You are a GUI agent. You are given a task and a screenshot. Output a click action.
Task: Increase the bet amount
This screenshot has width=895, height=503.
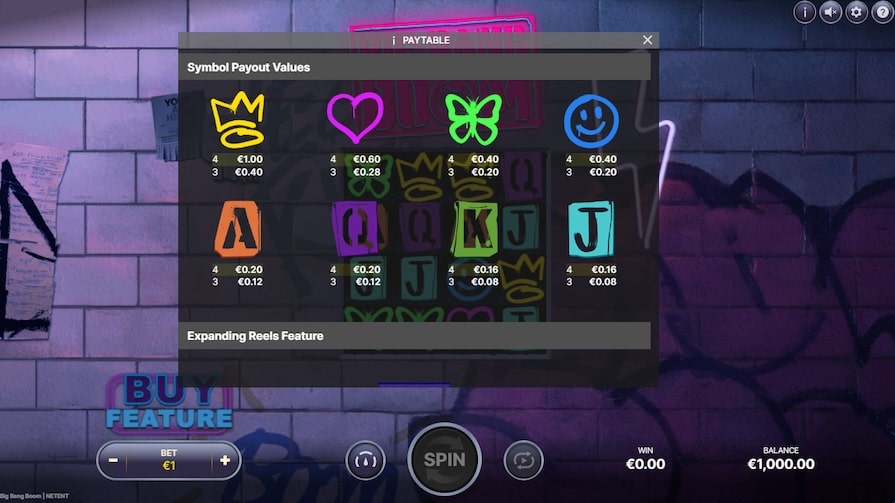click(x=225, y=461)
